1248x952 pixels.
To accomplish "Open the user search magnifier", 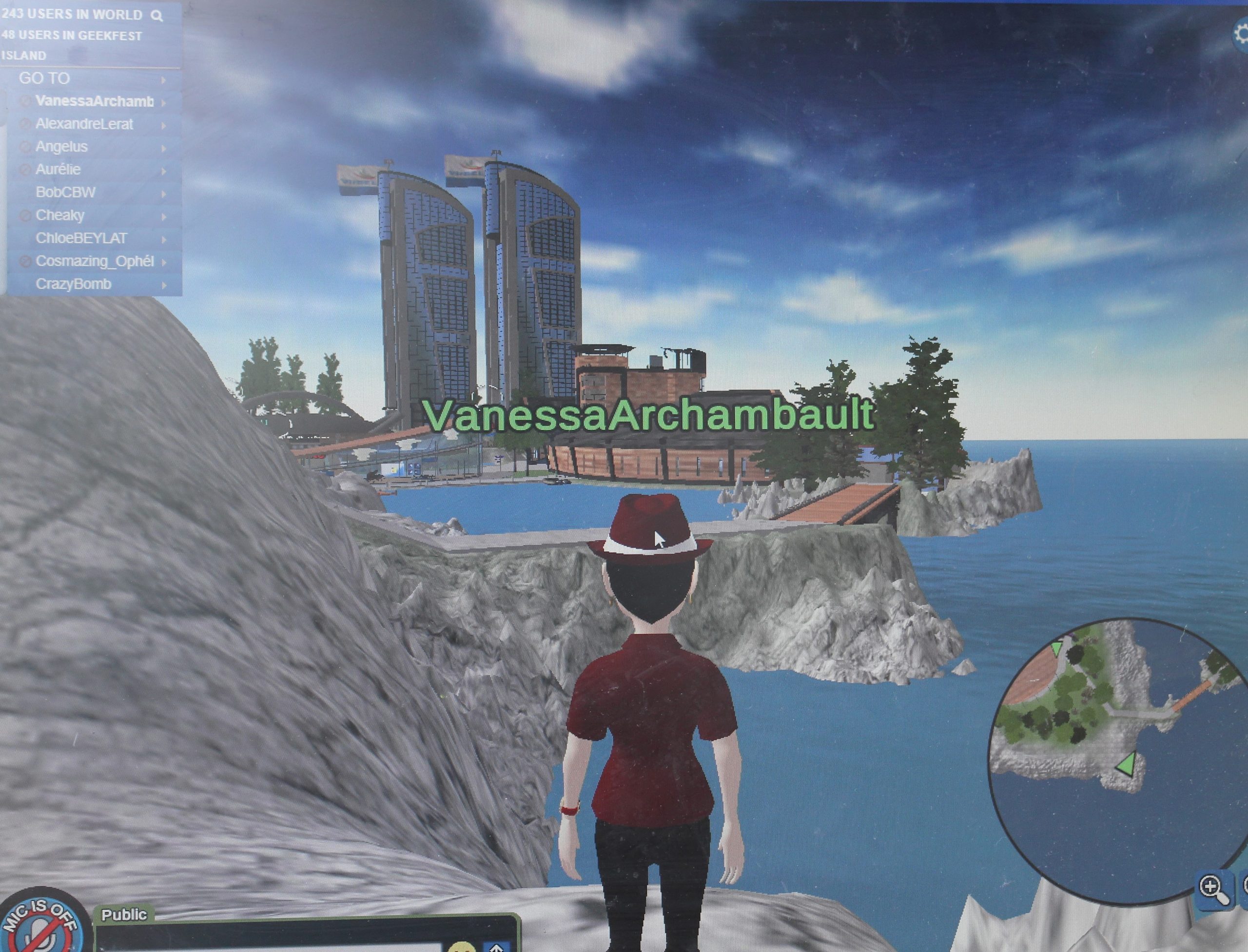I will click(x=157, y=16).
